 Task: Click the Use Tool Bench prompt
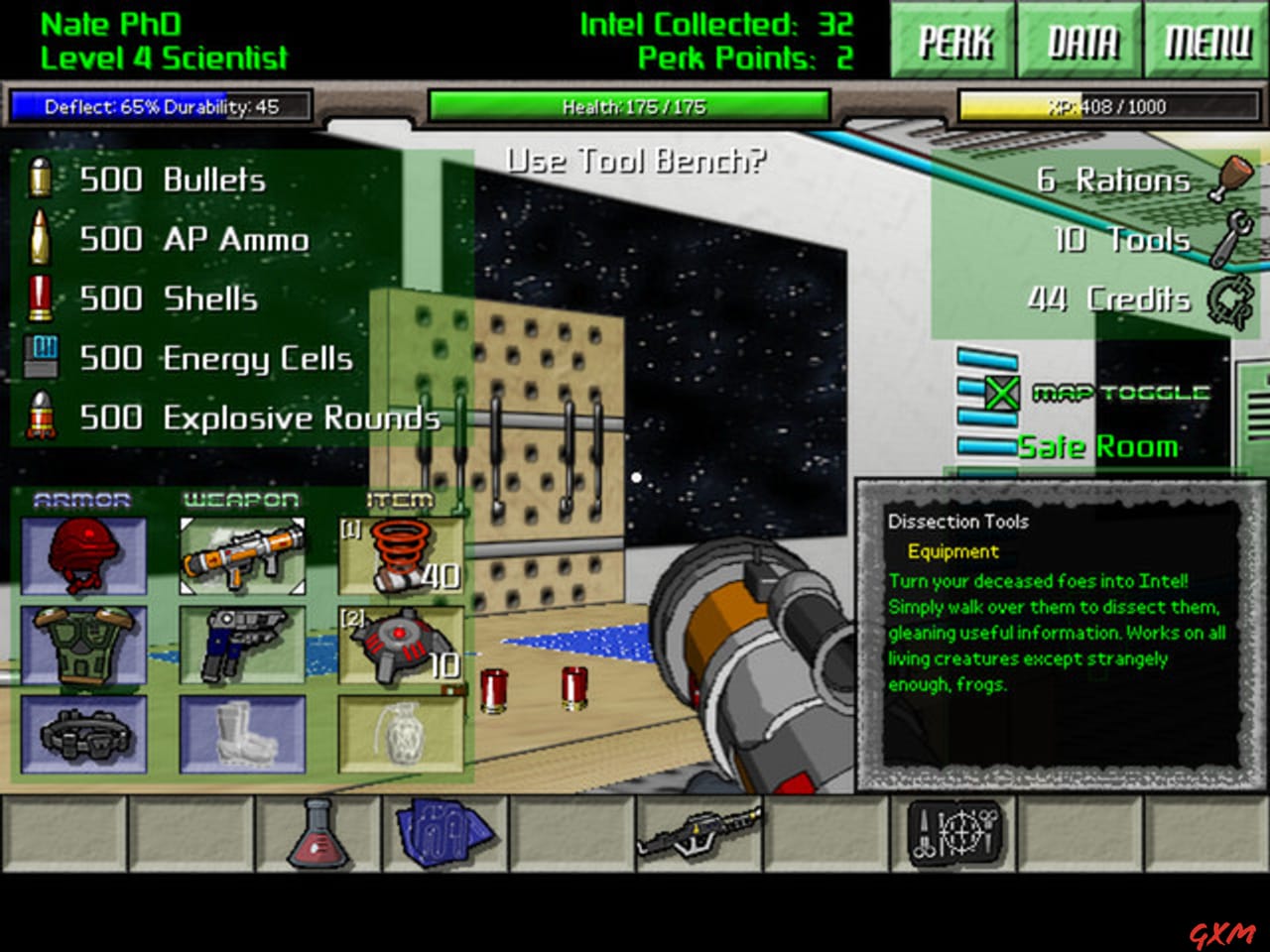(x=636, y=159)
